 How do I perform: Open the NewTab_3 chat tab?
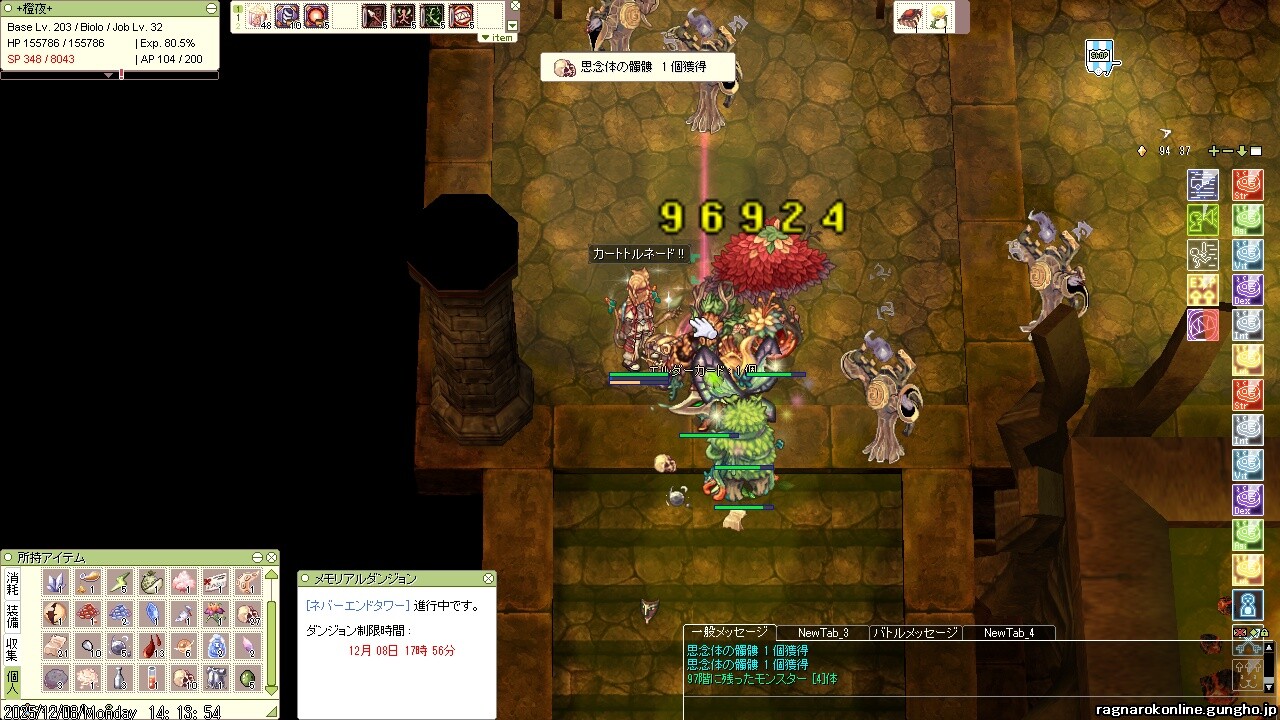coord(823,632)
